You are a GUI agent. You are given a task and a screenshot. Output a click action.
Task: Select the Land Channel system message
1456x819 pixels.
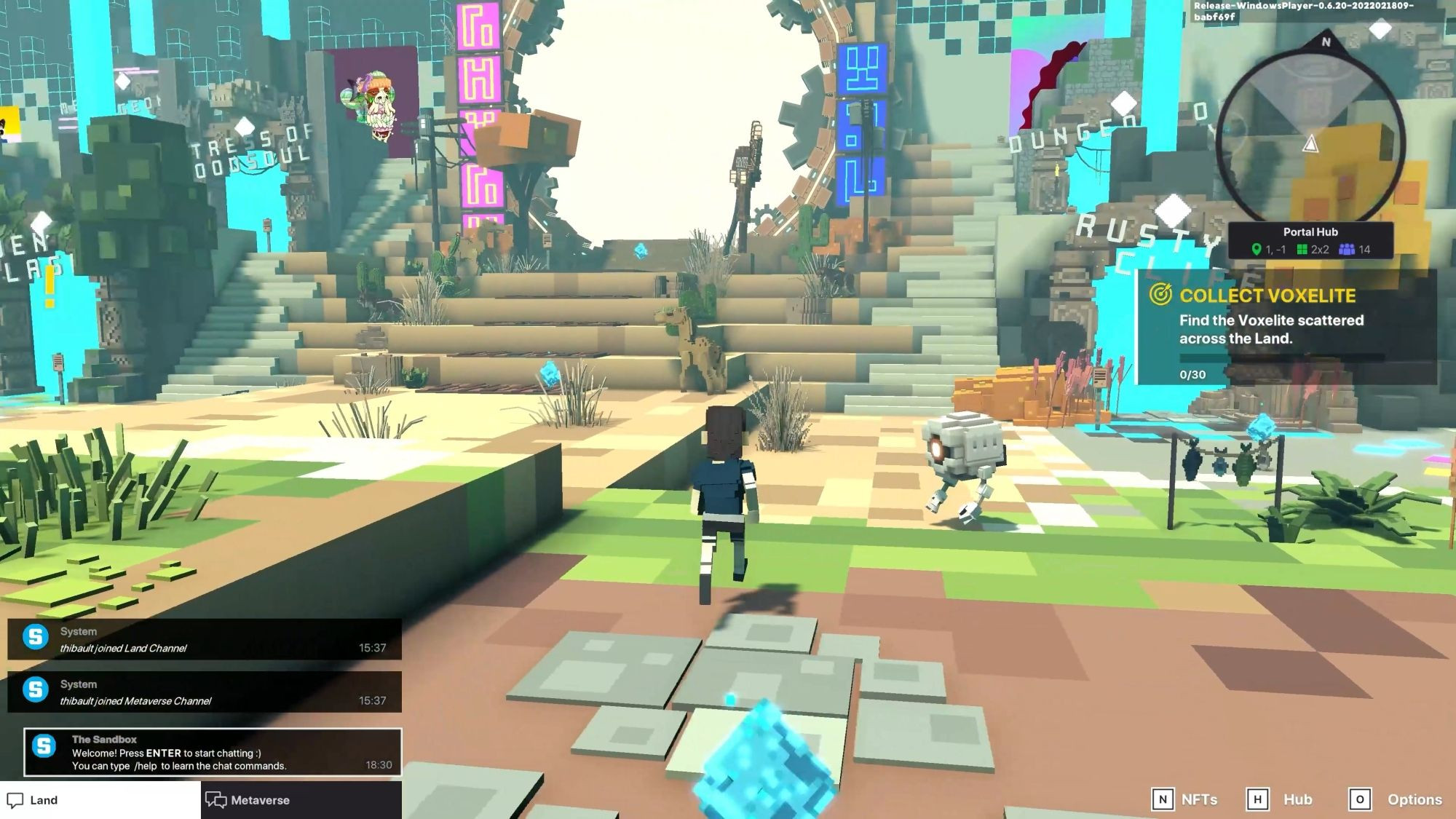pyautogui.click(x=205, y=639)
